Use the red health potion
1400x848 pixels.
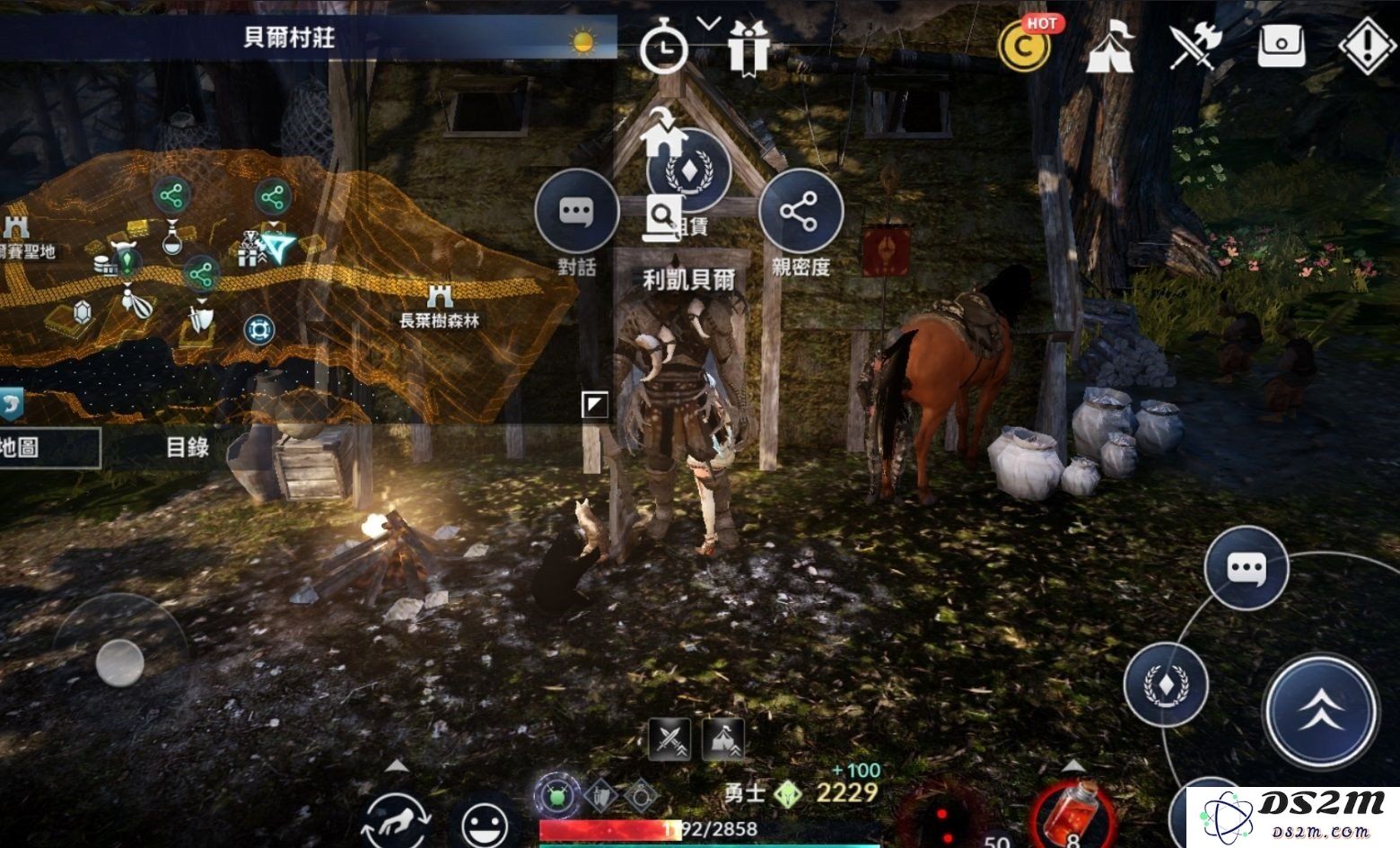pos(1076,813)
